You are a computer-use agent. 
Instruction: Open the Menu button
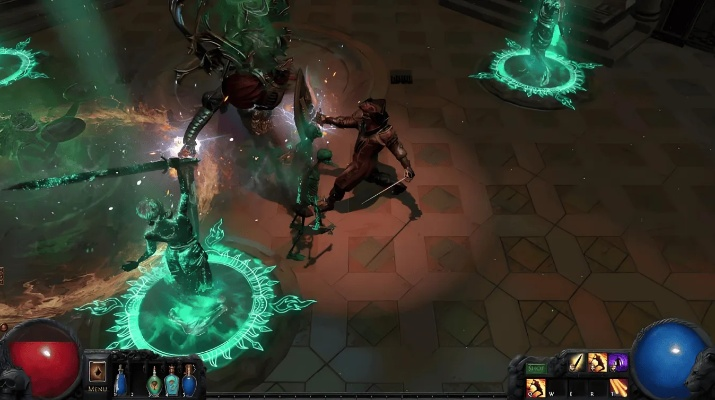(x=98, y=373)
